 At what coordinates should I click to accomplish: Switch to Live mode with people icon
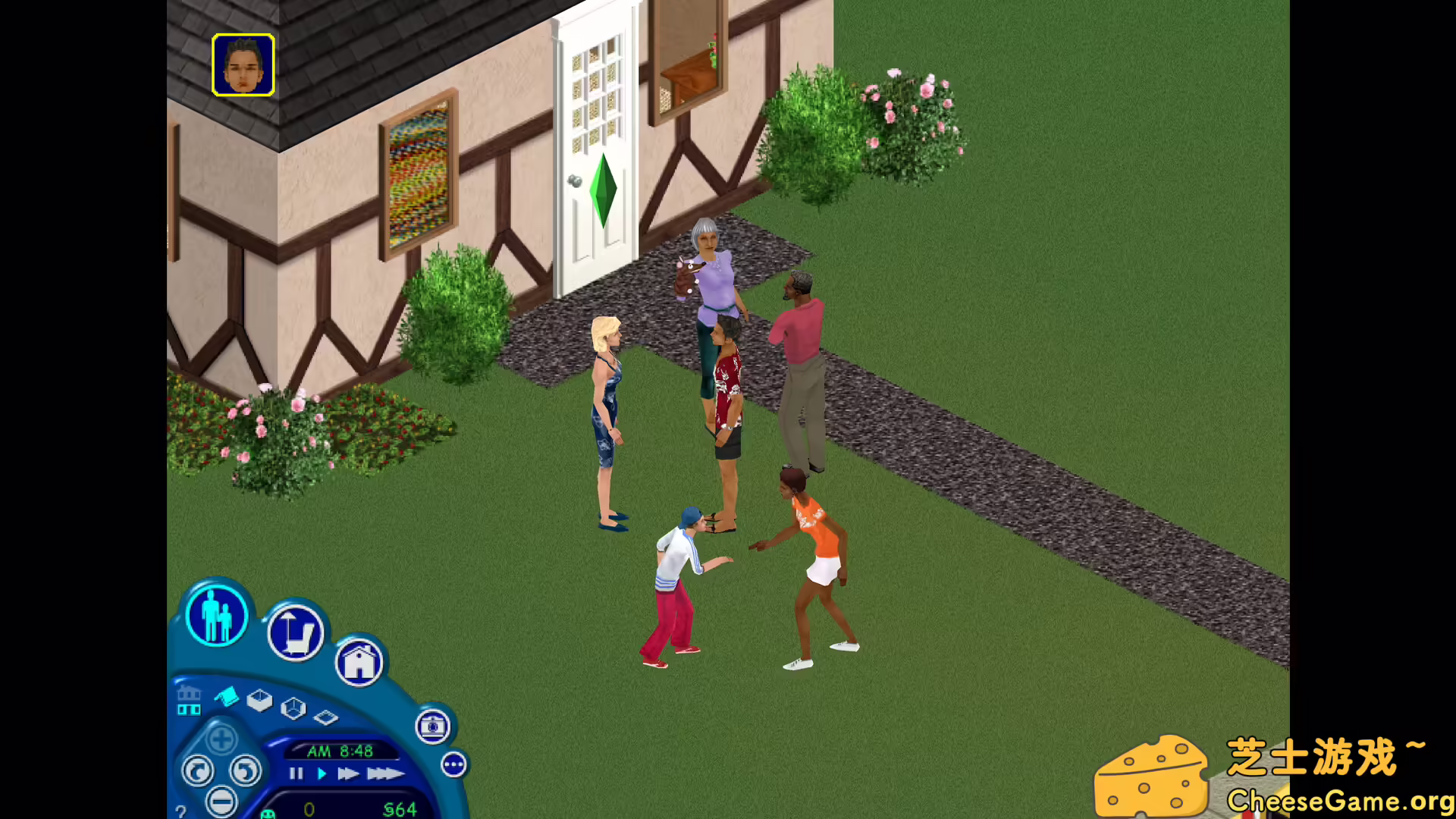tap(215, 614)
